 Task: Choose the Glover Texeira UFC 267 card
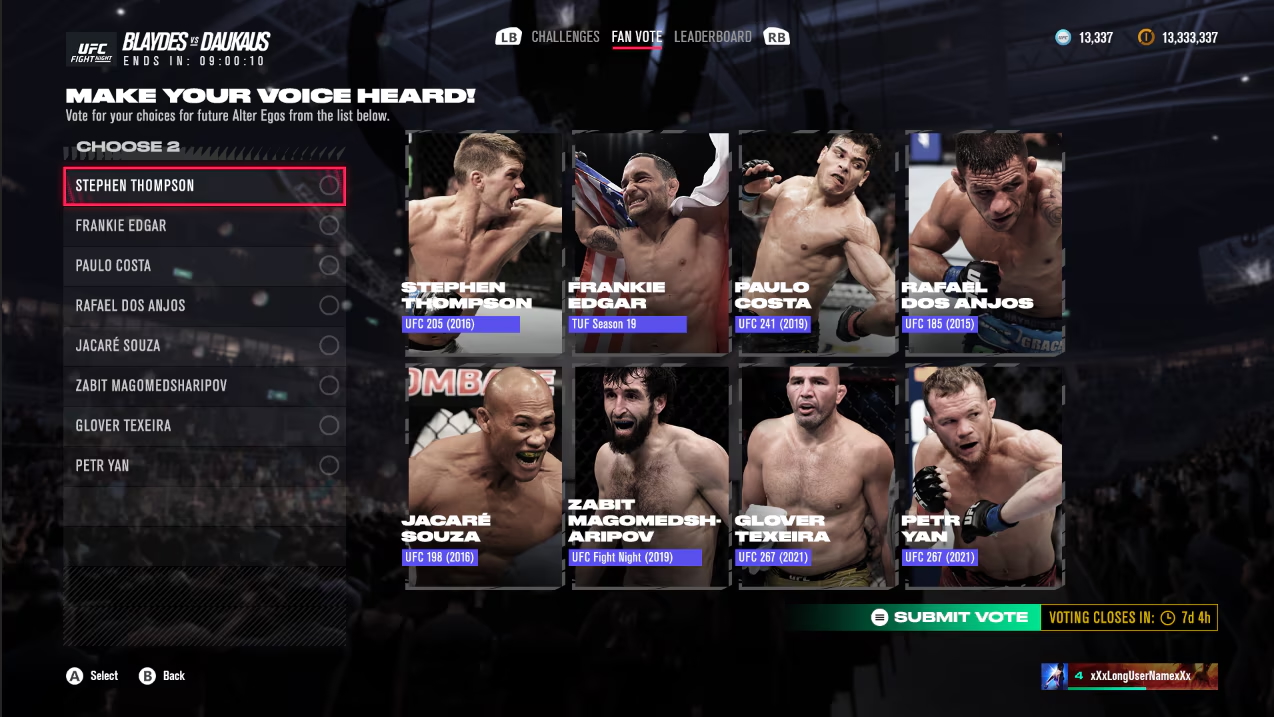pos(818,476)
